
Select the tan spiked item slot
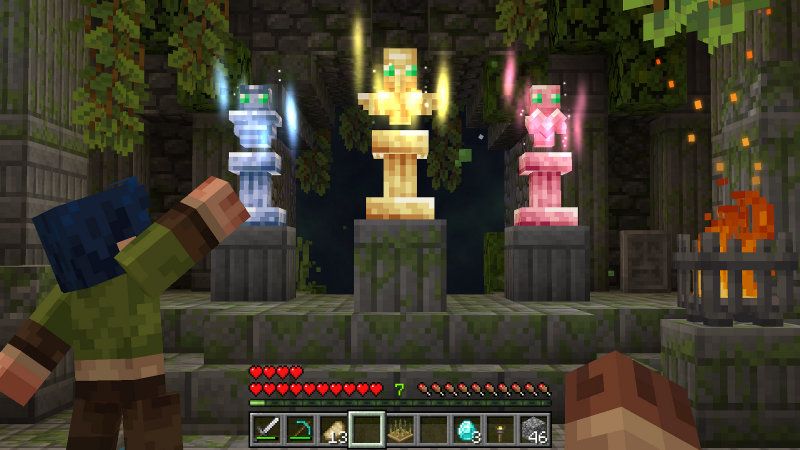(x=400, y=430)
